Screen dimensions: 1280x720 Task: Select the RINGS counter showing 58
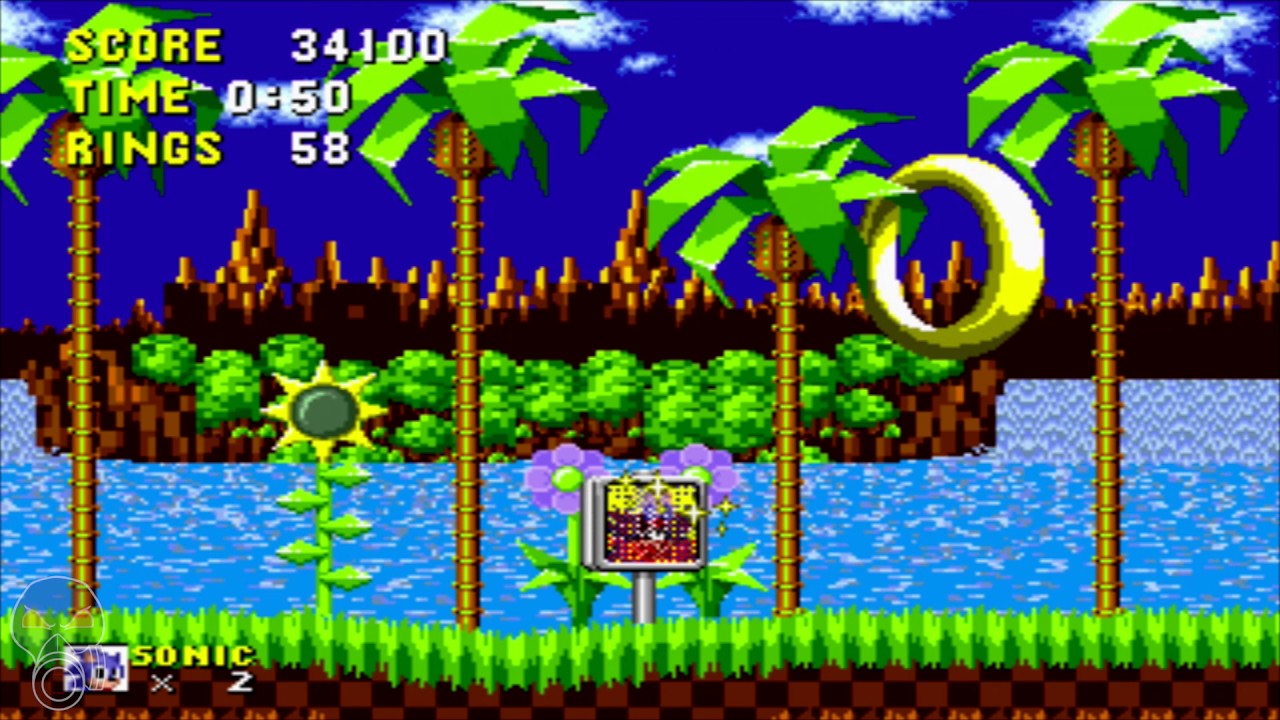click(200, 148)
